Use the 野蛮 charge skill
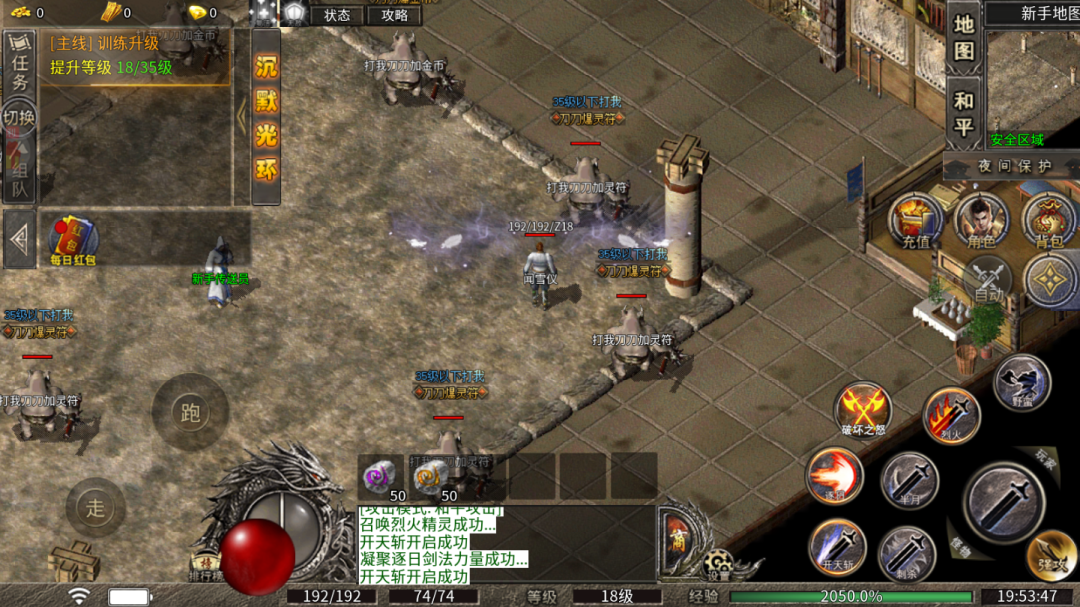This screenshot has height=607, width=1080. [x=1021, y=383]
